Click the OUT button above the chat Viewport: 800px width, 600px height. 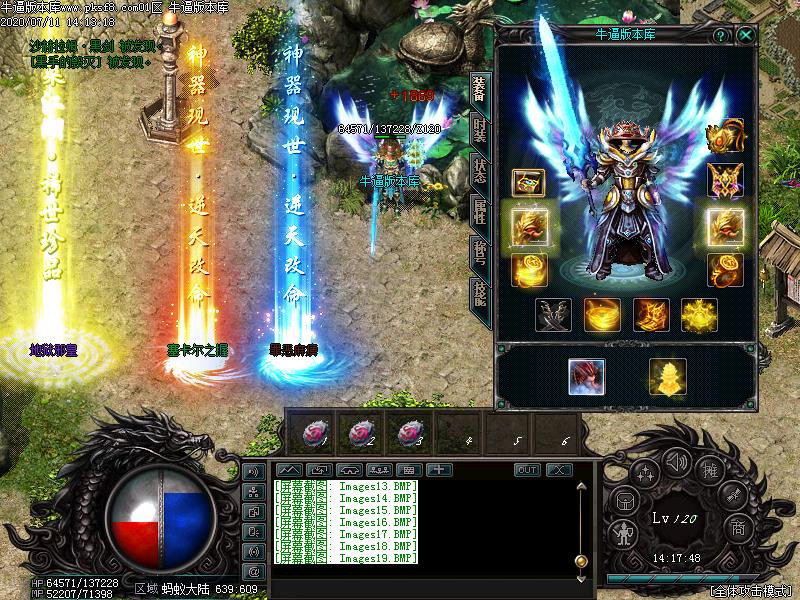527,470
